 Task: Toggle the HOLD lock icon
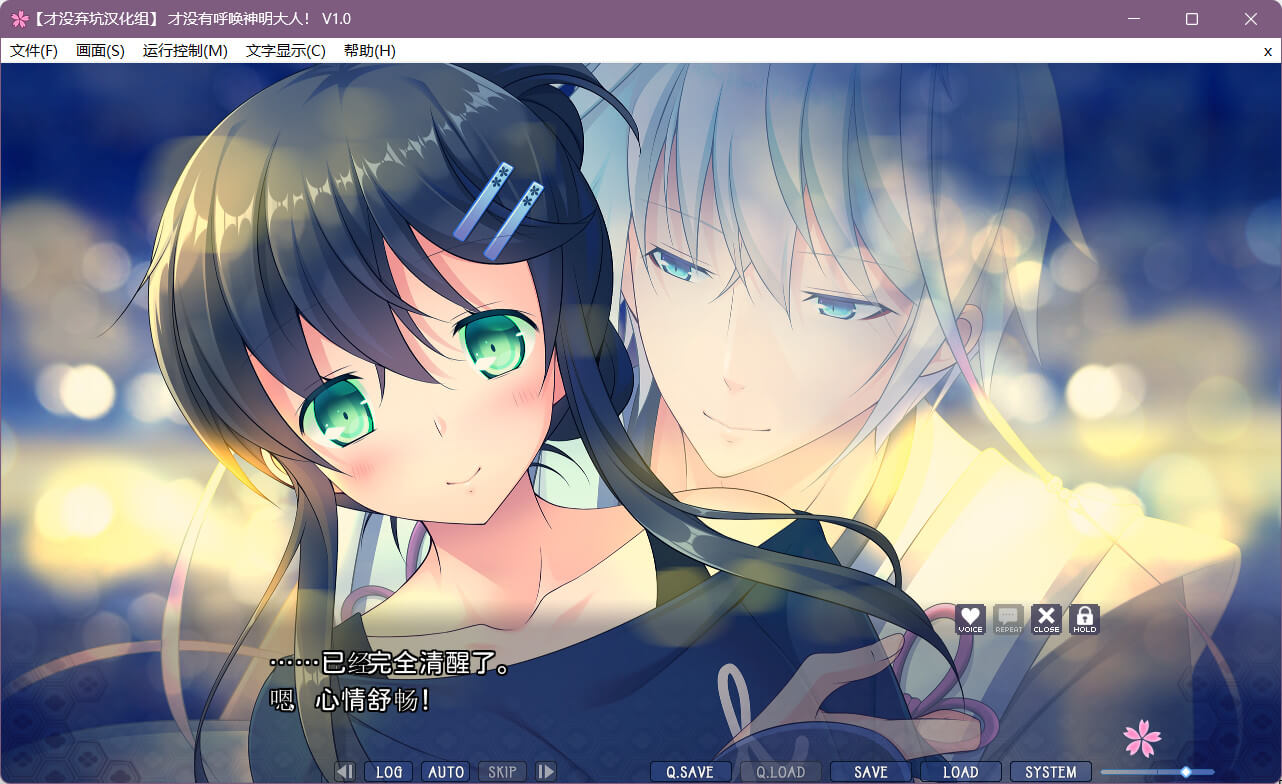pos(1084,619)
